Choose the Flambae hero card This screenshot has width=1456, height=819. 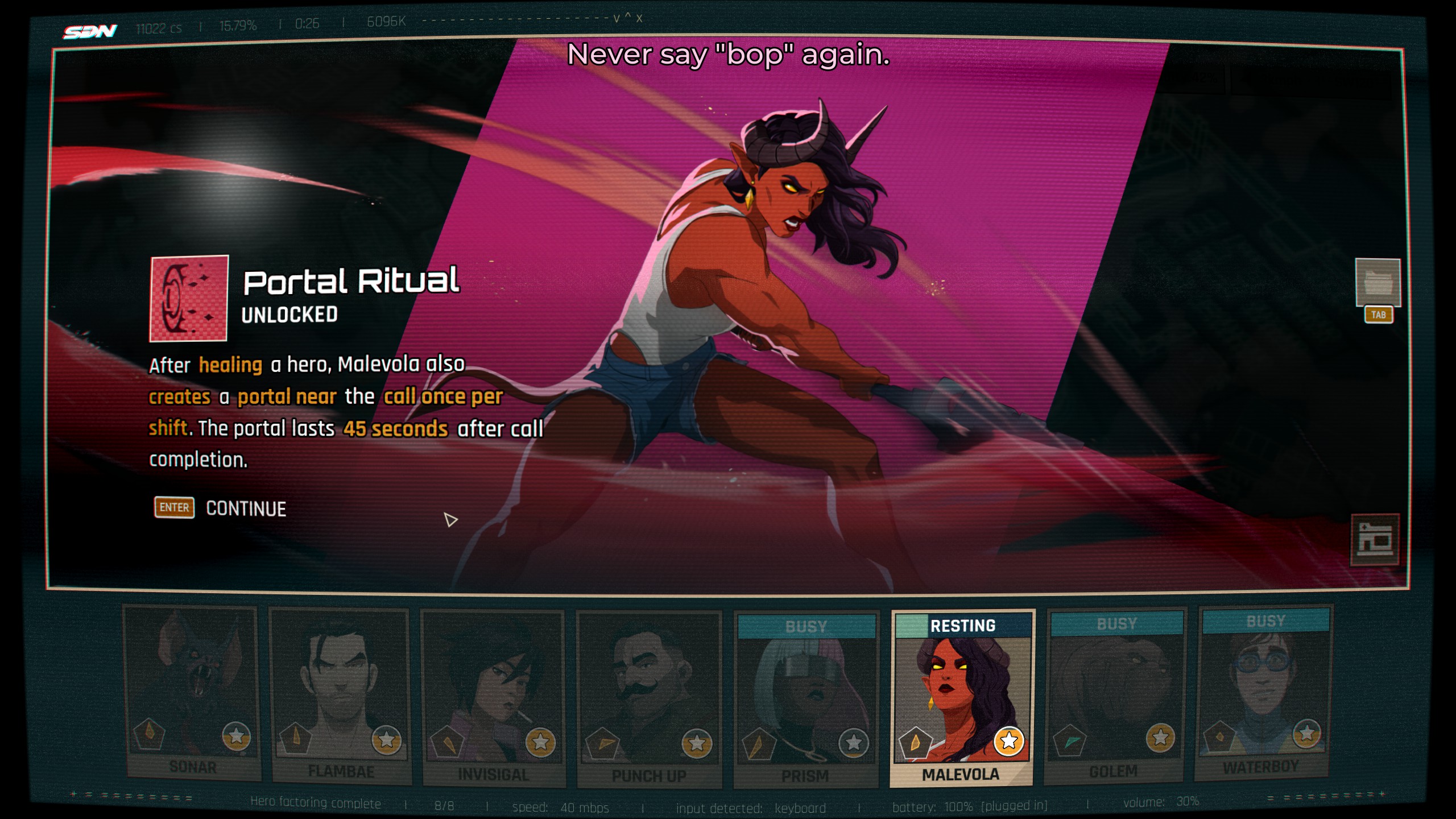pyautogui.click(x=341, y=695)
